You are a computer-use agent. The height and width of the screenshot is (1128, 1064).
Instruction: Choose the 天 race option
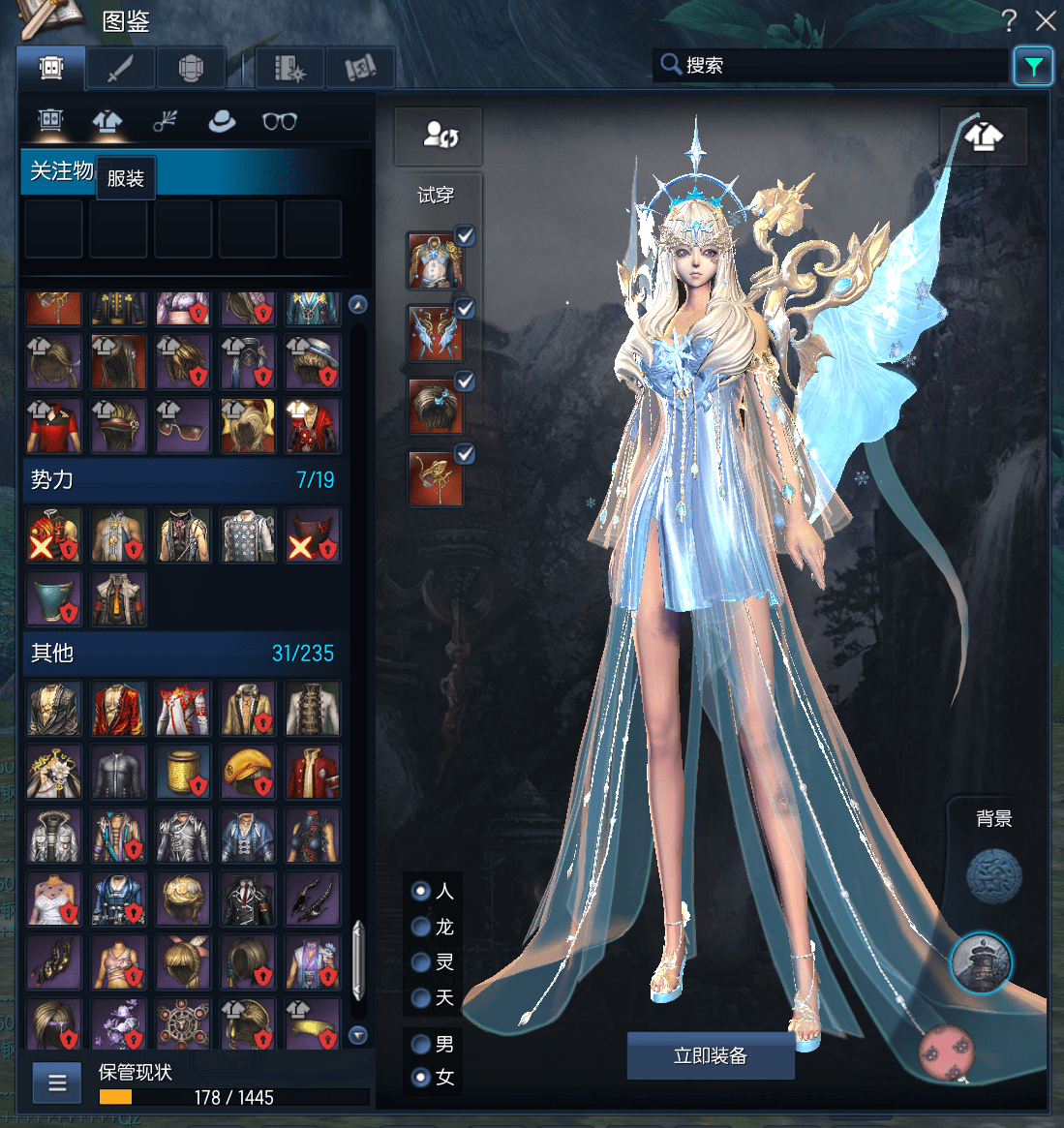[421, 997]
